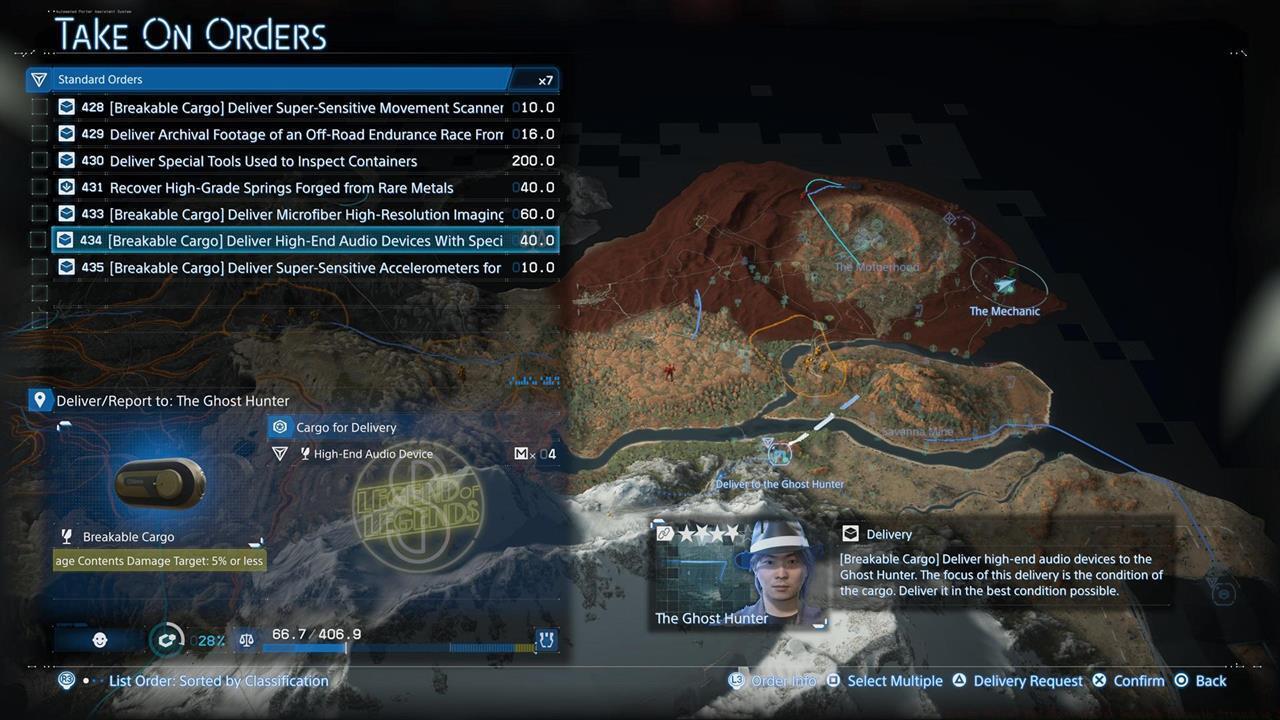Click the recover-item icon next to order 431
Viewport: 1280px width, 720px height.
(x=65, y=187)
